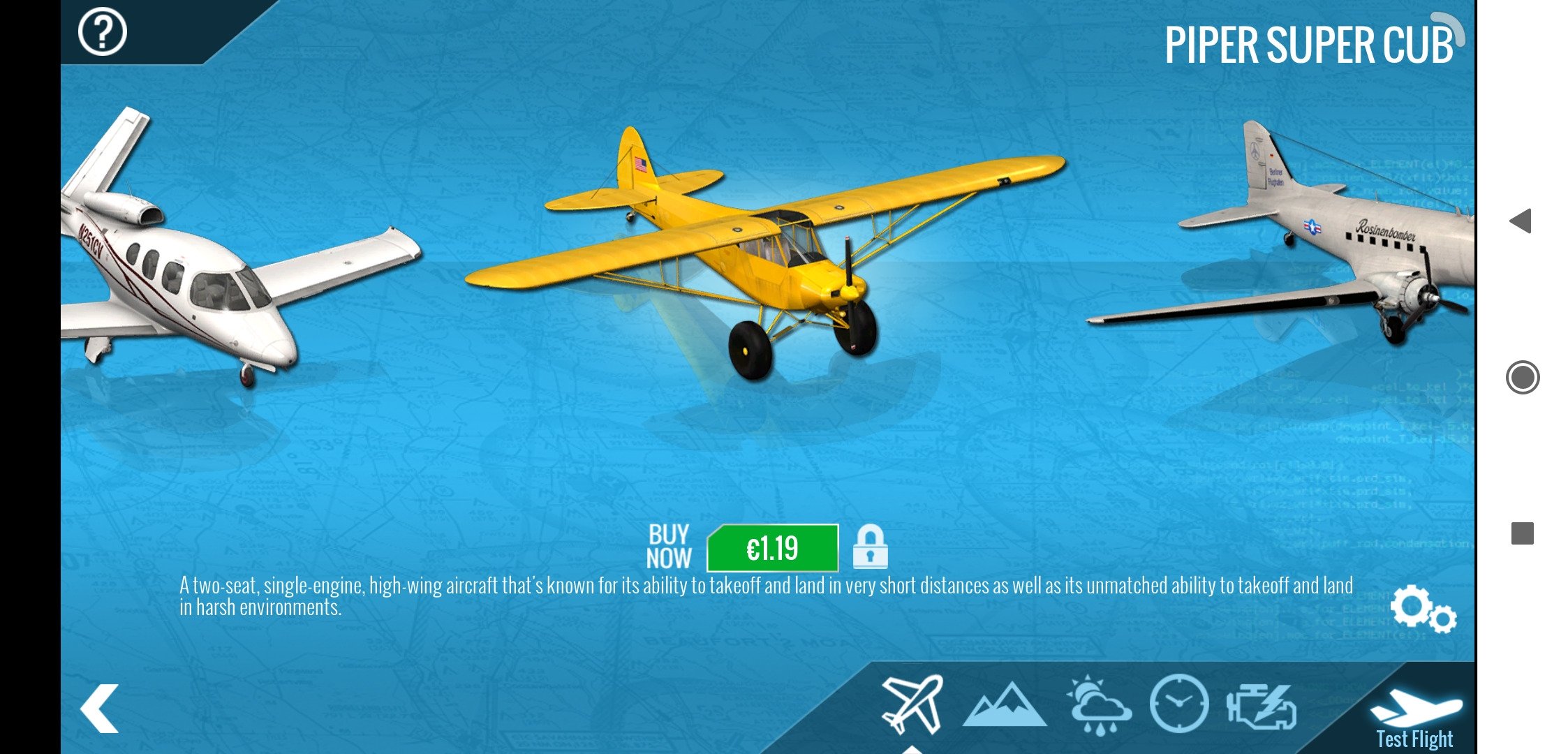The image size is (1568, 754).
Task: Open the help question mark
Action: 102,32
